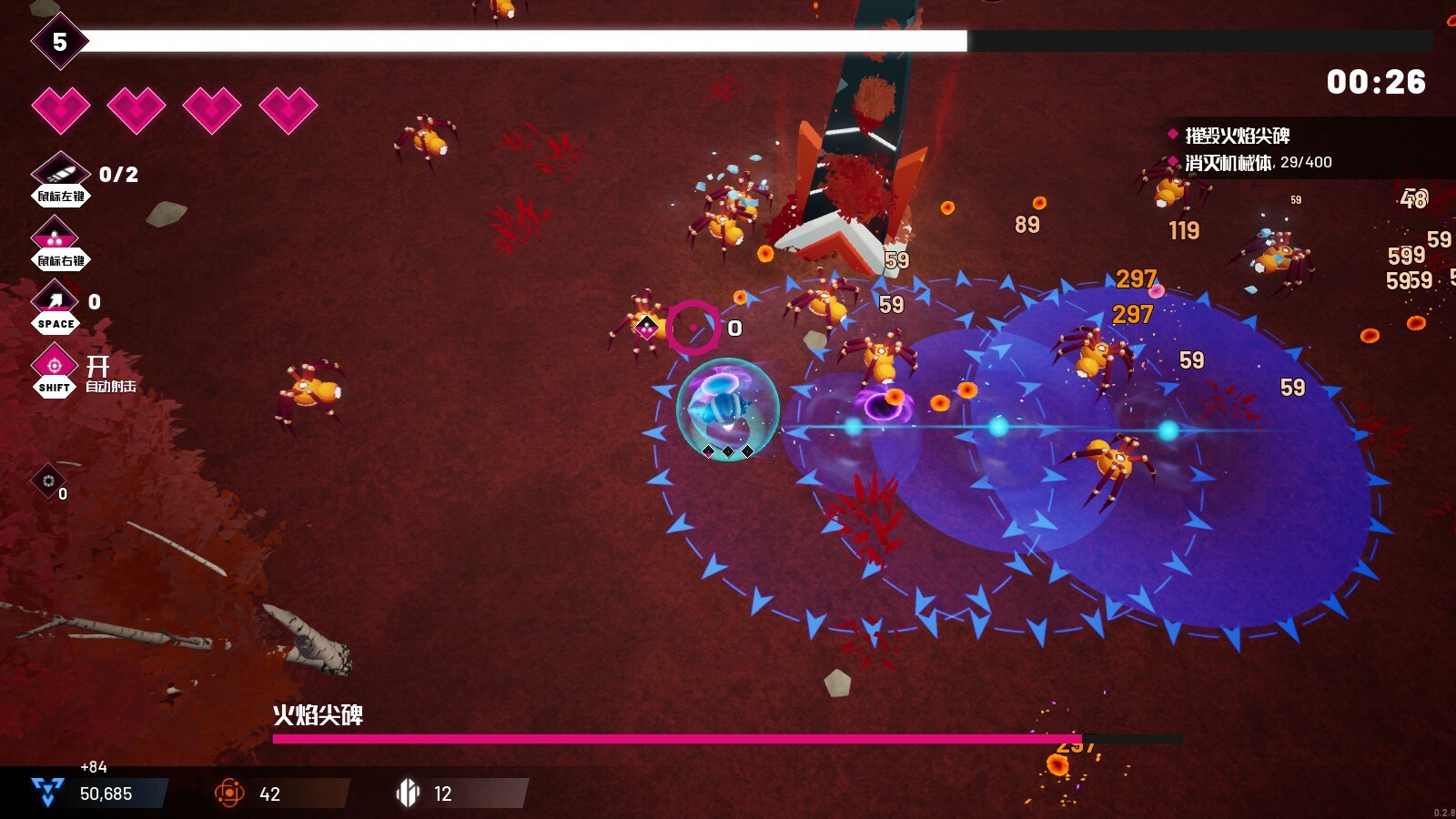Toggle the auto-fire crosshair icon
Viewport: 1456px width, 819px height.
(55, 365)
